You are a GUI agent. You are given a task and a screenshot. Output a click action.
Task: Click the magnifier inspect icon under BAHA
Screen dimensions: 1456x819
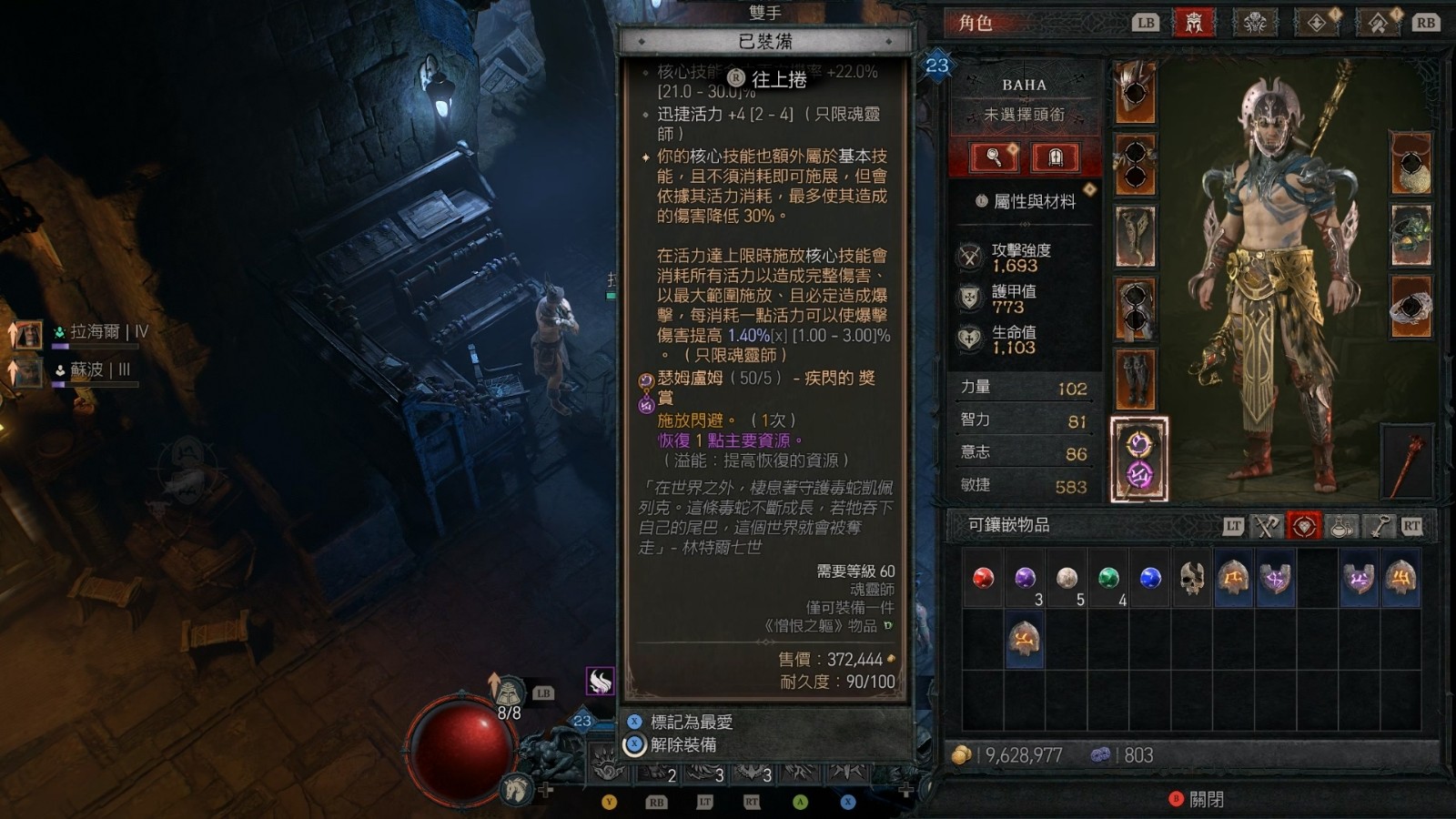click(995, 157)
